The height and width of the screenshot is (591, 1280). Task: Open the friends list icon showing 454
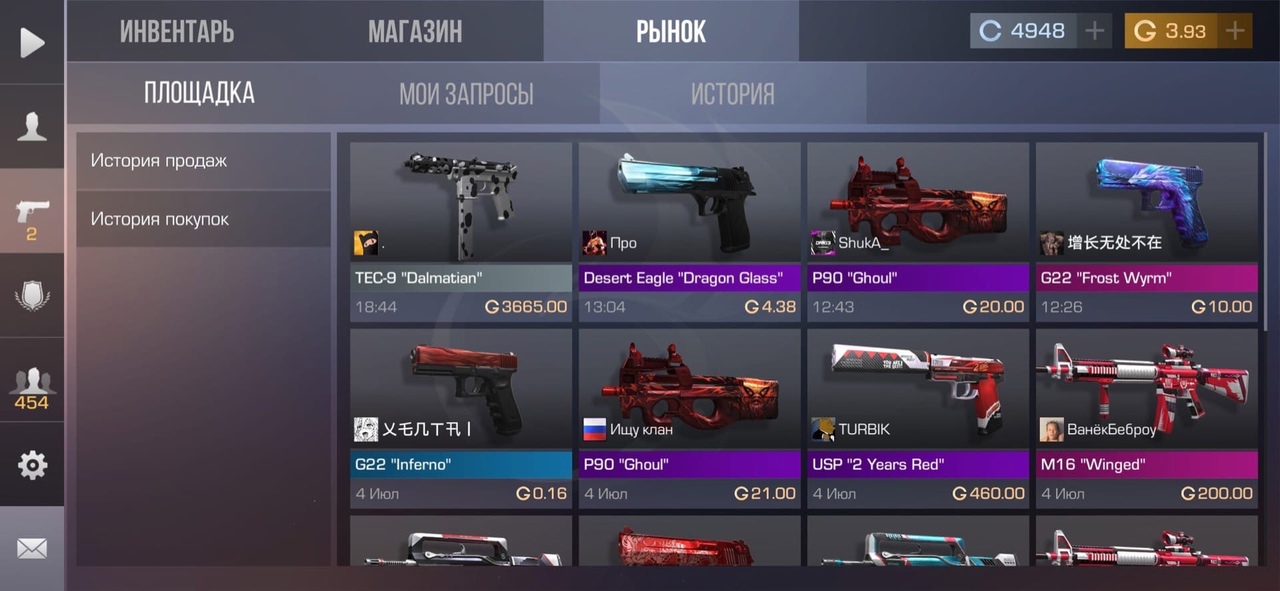[x=32, y=388]
